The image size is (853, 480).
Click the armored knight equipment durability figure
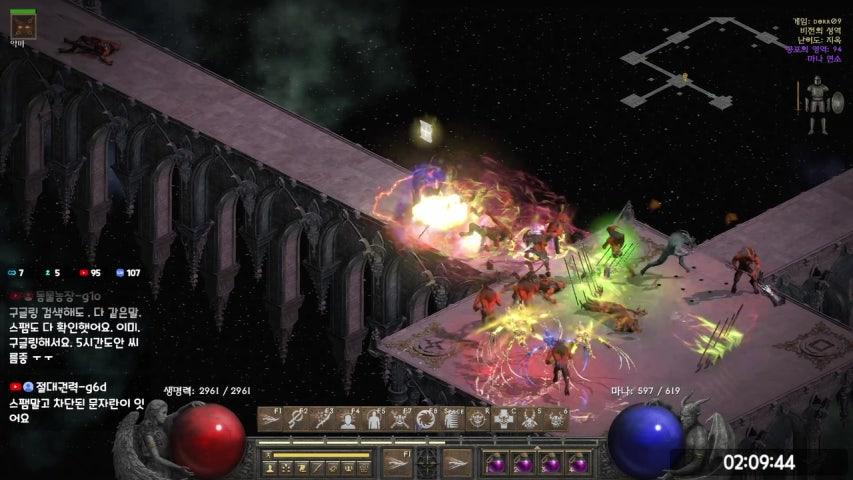pos(817,107)
